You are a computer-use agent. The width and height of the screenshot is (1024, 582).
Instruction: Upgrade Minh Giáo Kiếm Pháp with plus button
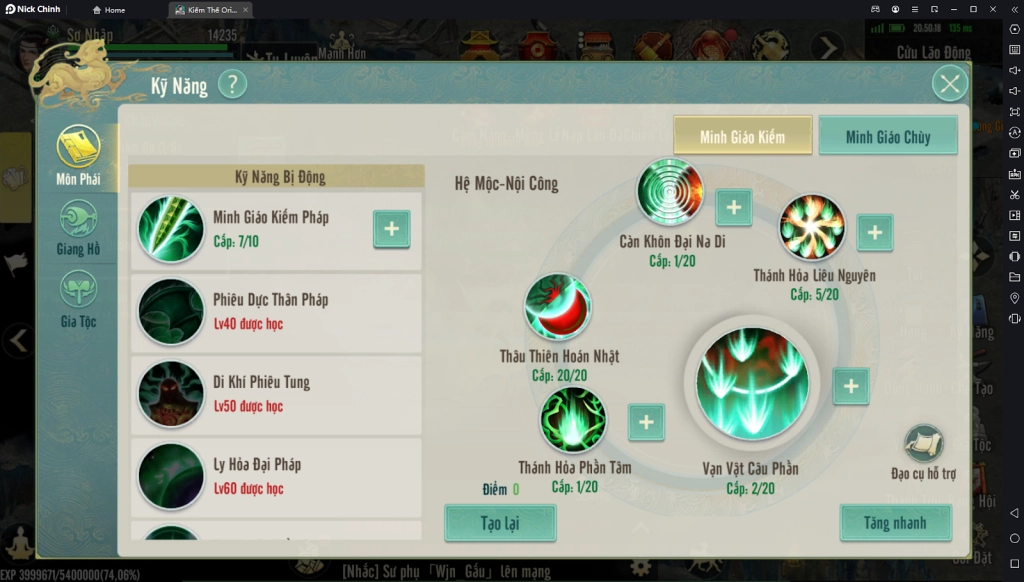pyautogui.click(x=391, y=229)
